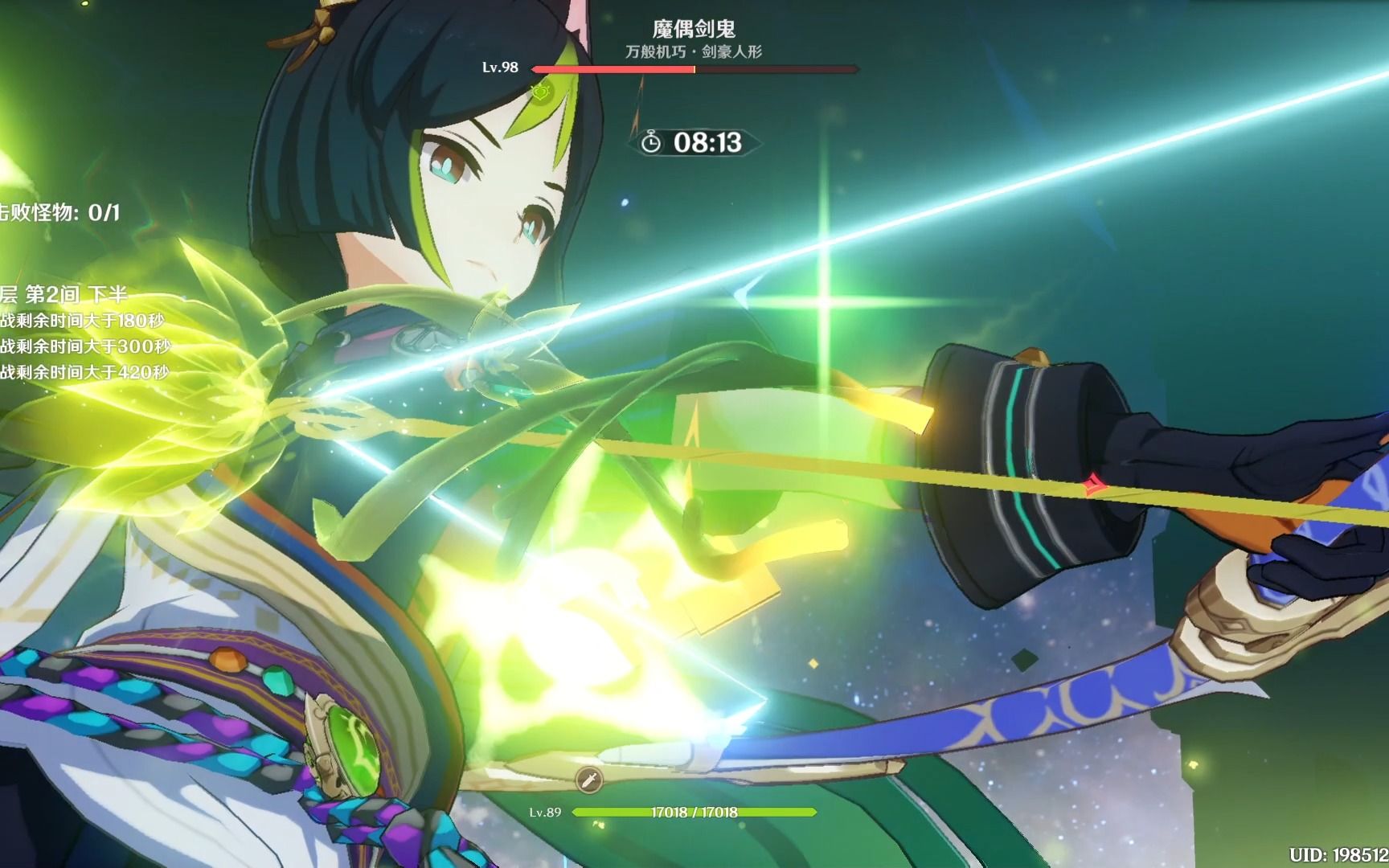The width and height of the screenshot is (1389, 868).
Task: Click the round buff icon above the player health bar
Action: 588,779
